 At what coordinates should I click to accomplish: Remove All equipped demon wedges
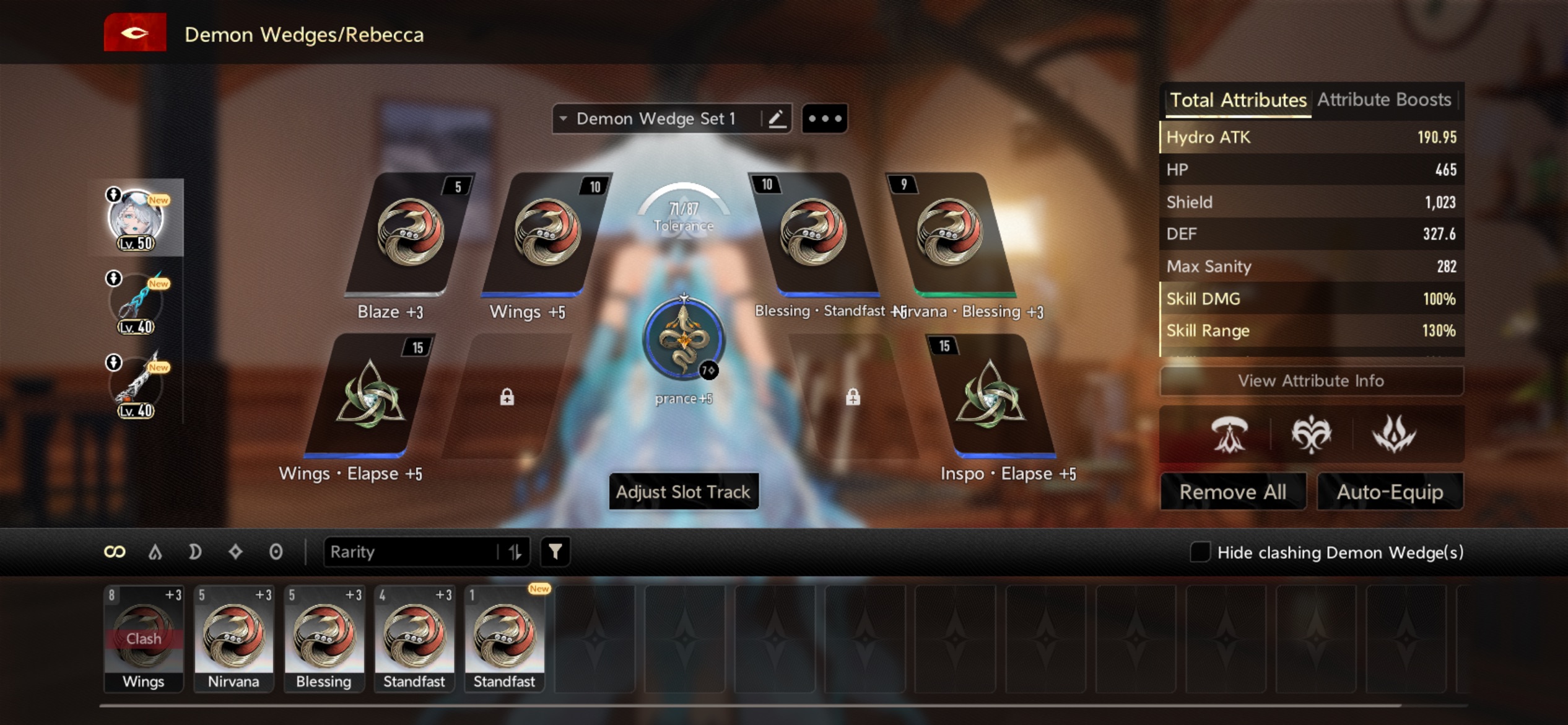tap(1232, 491)
